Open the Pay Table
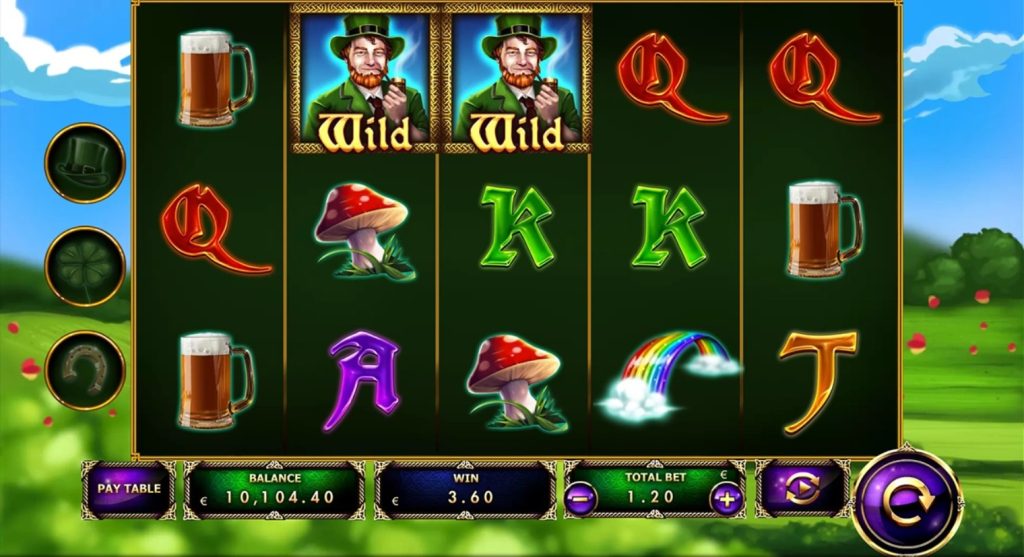The image size is (1024, 557). (128, 489)
